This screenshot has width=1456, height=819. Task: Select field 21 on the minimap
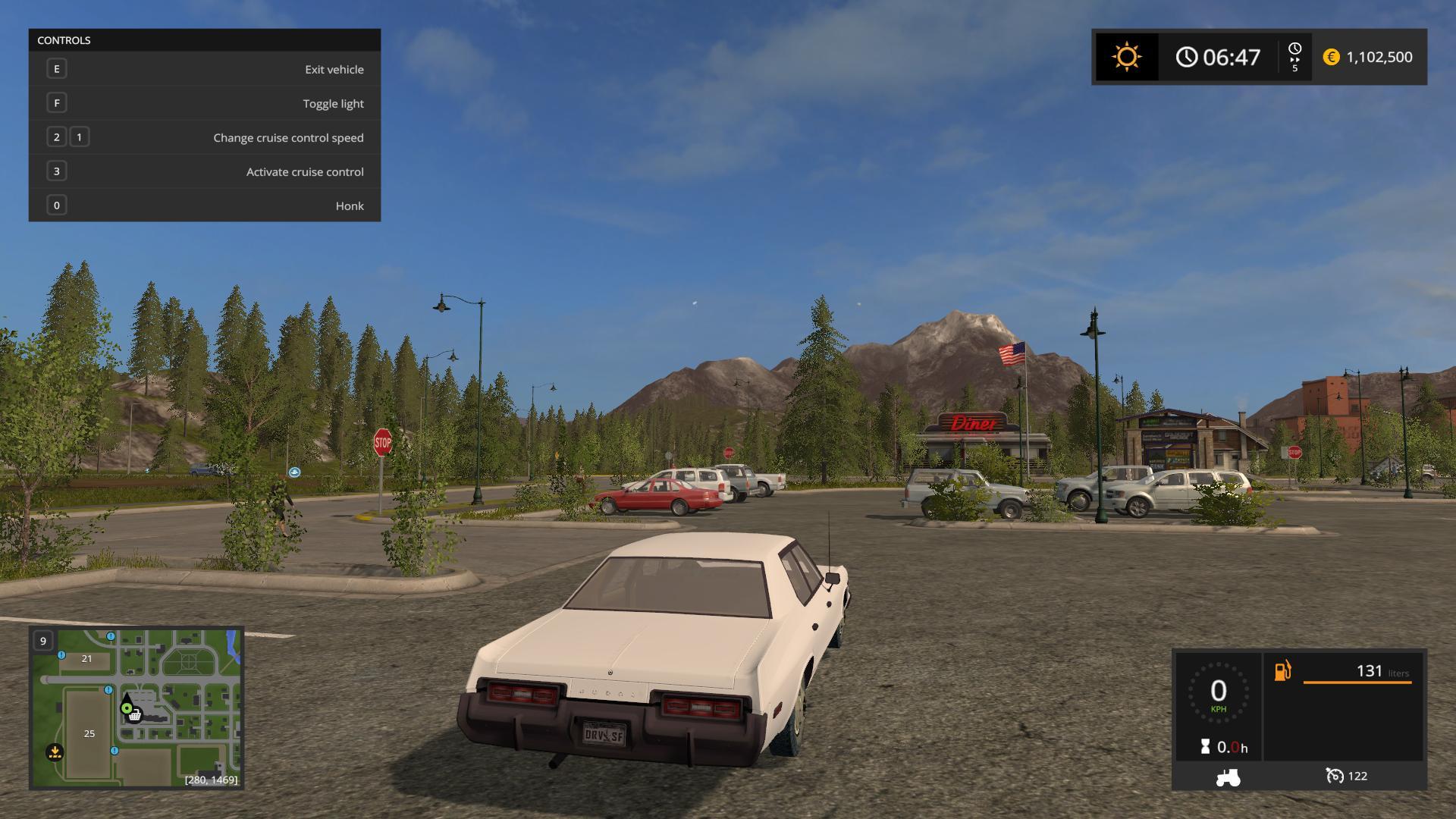[86, 658]
